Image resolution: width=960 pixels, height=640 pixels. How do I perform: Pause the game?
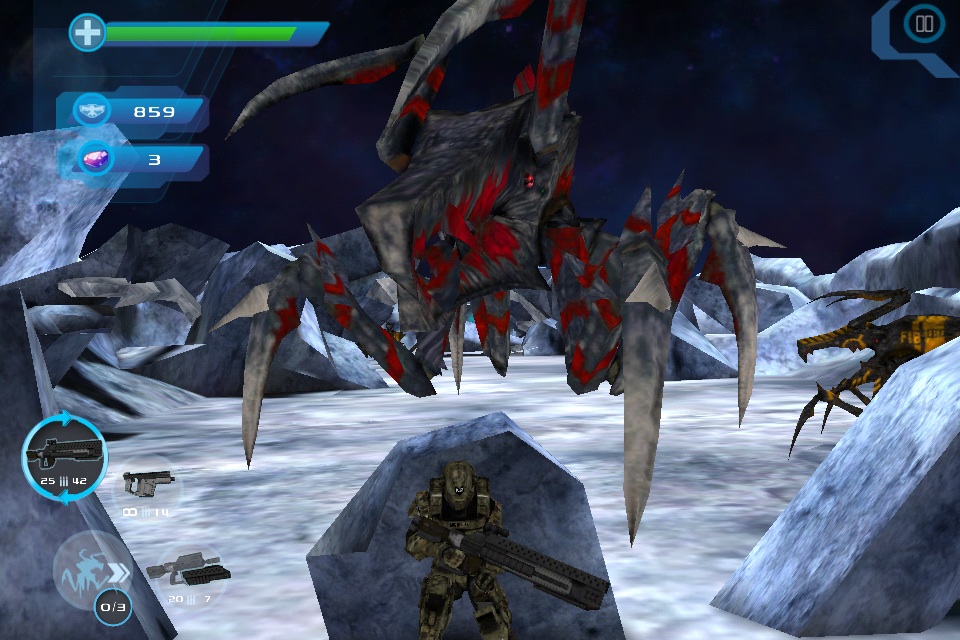924,24
